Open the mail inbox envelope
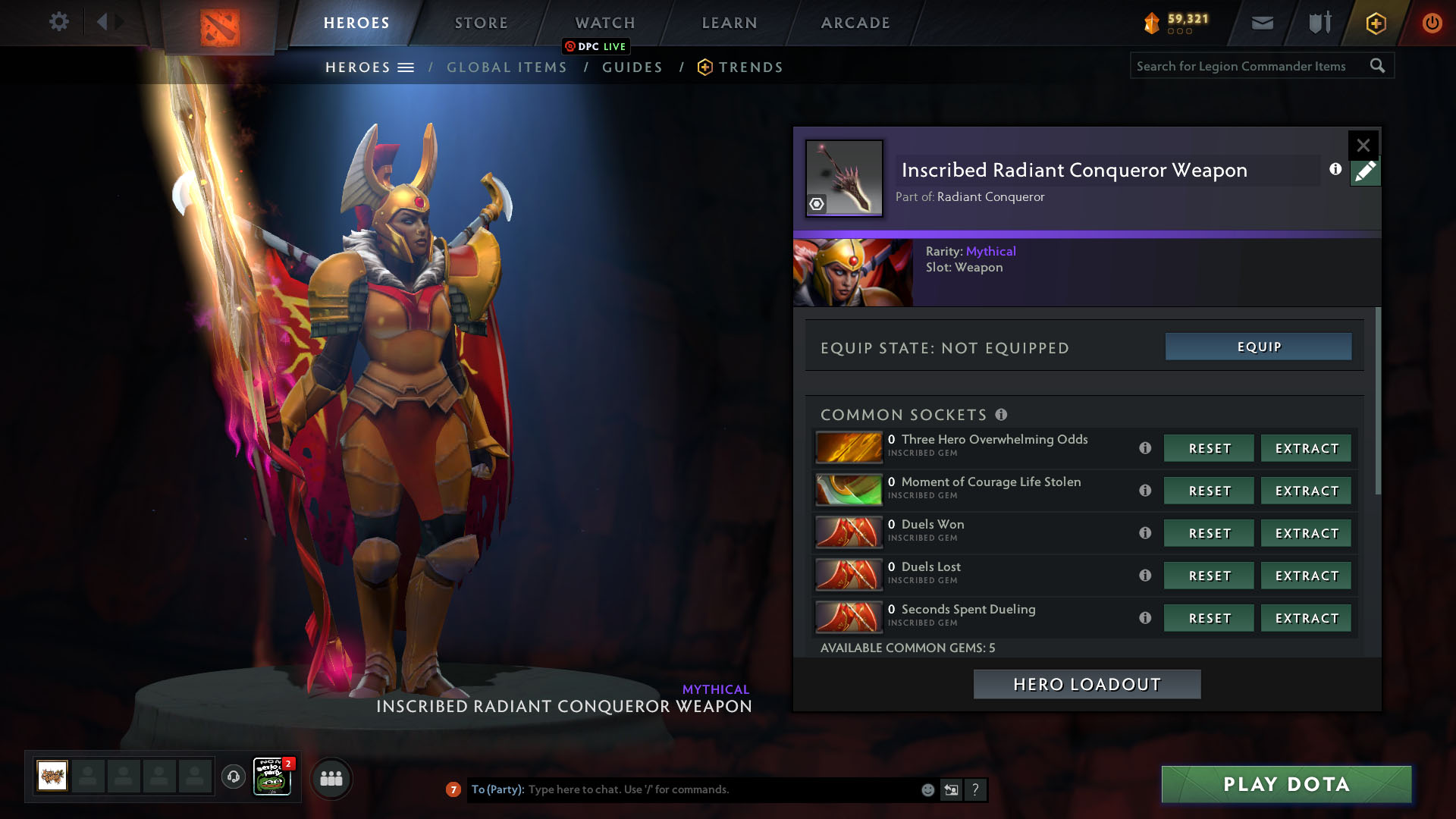The image size is (1456, 819). [1262, 23]
